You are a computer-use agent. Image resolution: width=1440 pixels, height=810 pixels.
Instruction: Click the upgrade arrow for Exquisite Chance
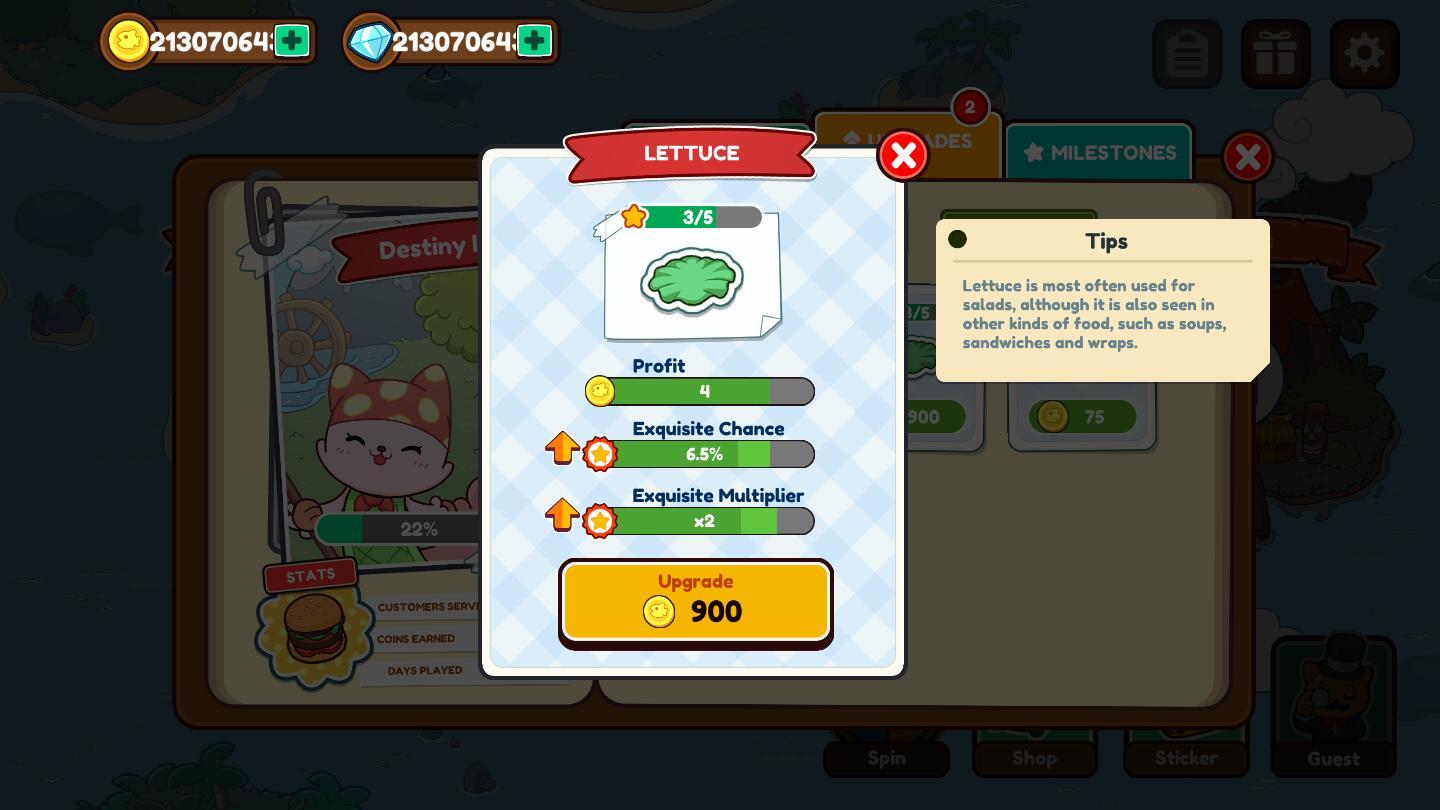click(562, 447)
